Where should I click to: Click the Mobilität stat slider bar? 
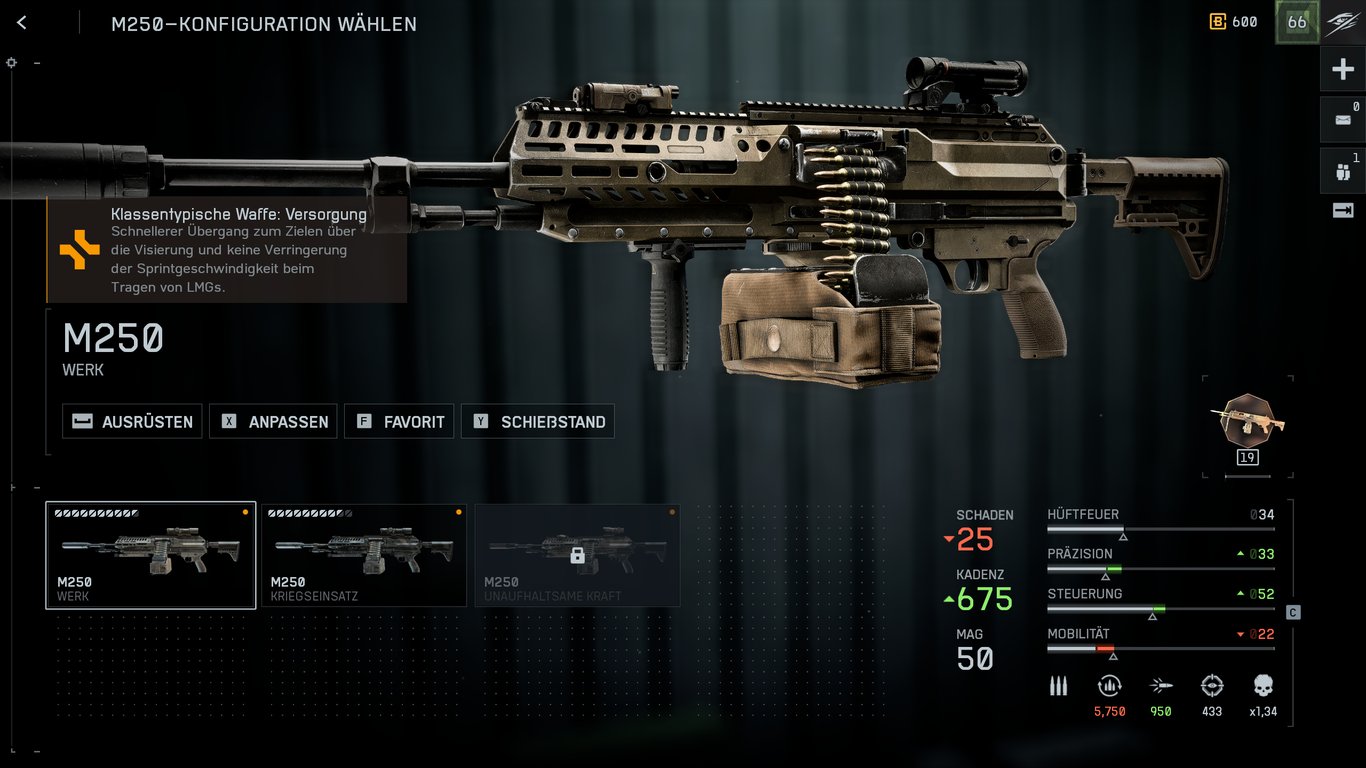tap(1160, 648)
